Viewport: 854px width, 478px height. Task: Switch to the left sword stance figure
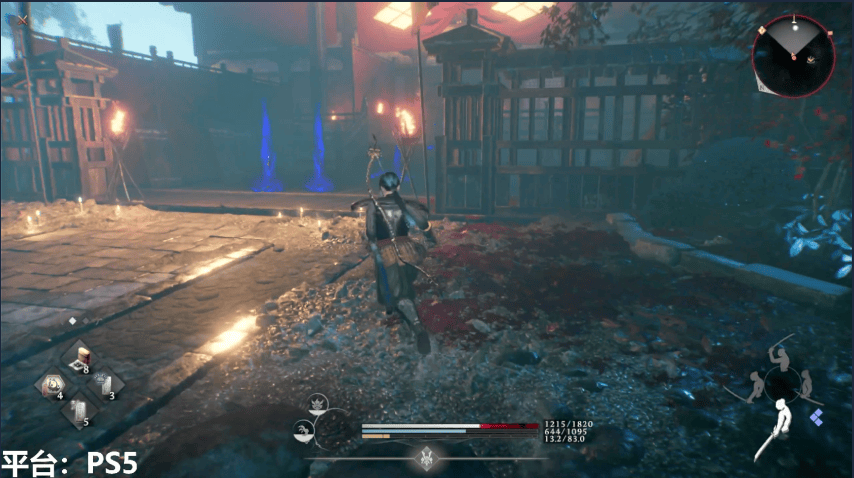pos(758,386)
